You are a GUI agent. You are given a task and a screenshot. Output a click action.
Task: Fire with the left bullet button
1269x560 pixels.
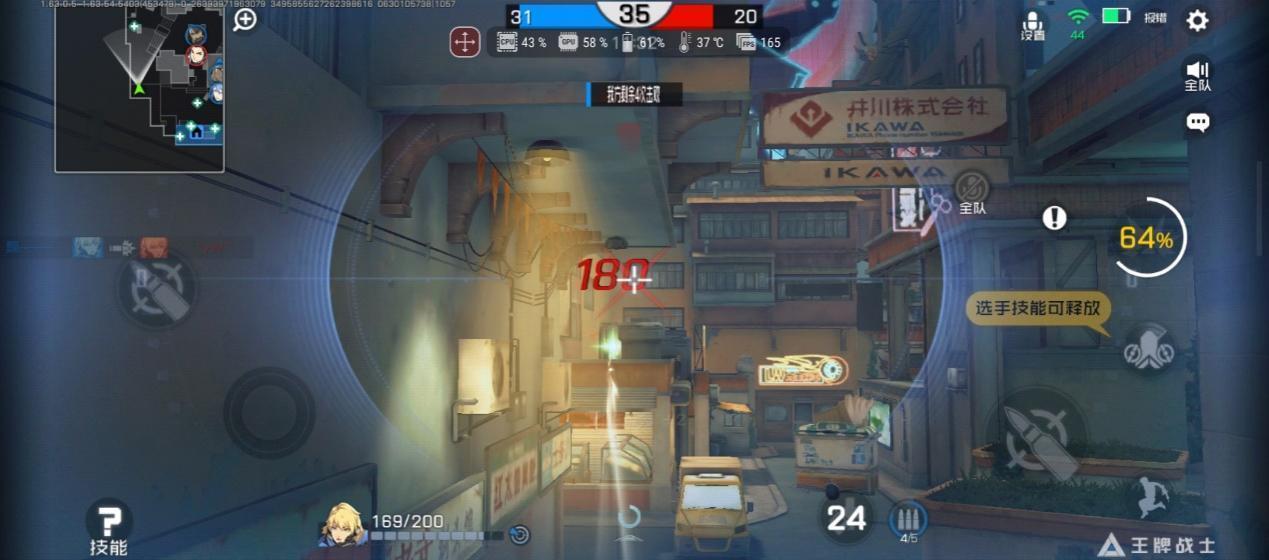tap(157, 289)
